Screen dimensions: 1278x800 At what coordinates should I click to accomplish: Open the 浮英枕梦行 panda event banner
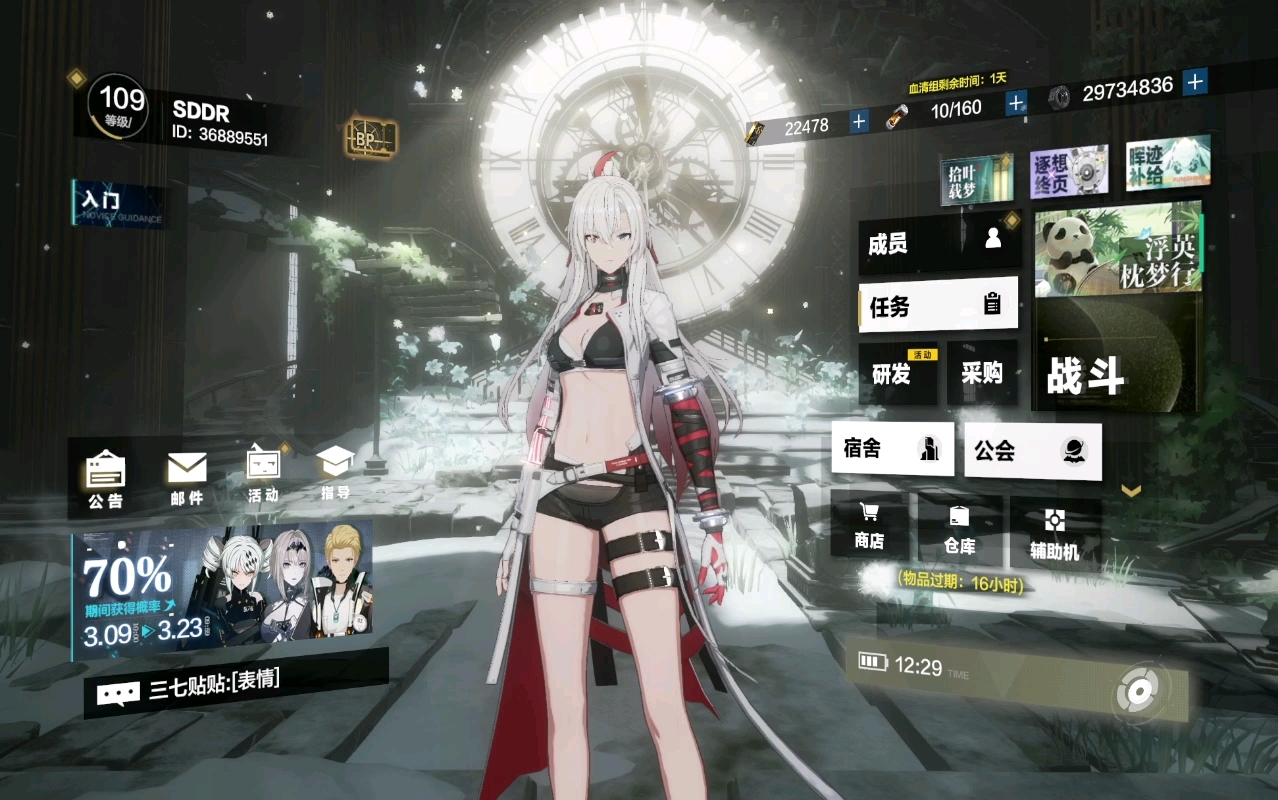pyautogui.click(x=1116, y=249)
